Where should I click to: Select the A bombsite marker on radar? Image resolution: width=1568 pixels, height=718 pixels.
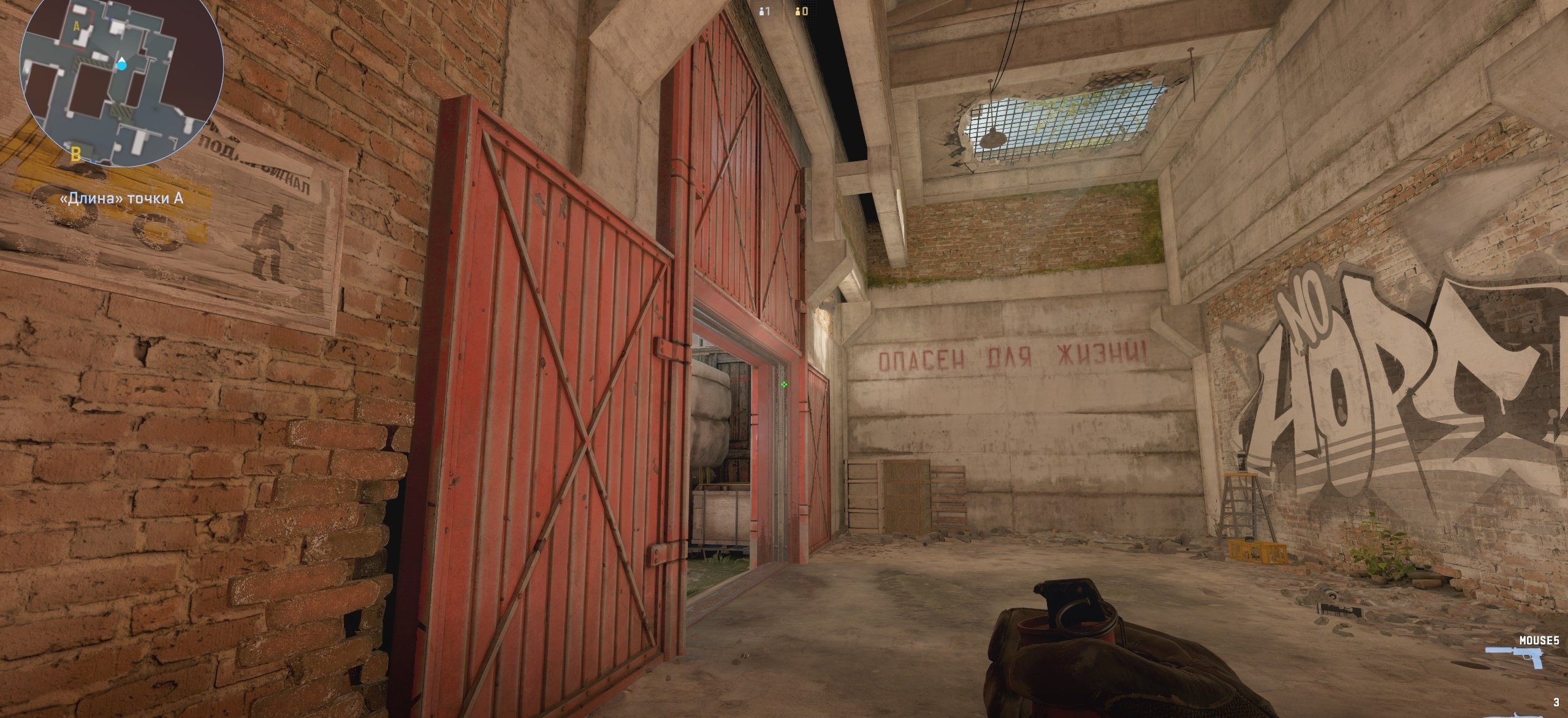pos(77,26)
